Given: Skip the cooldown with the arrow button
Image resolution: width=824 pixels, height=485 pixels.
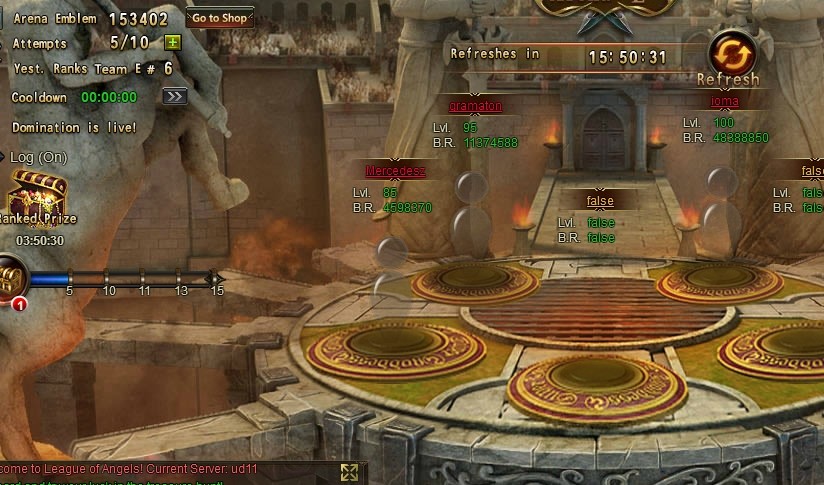Looking at the screenshot, I should (175, 97).
